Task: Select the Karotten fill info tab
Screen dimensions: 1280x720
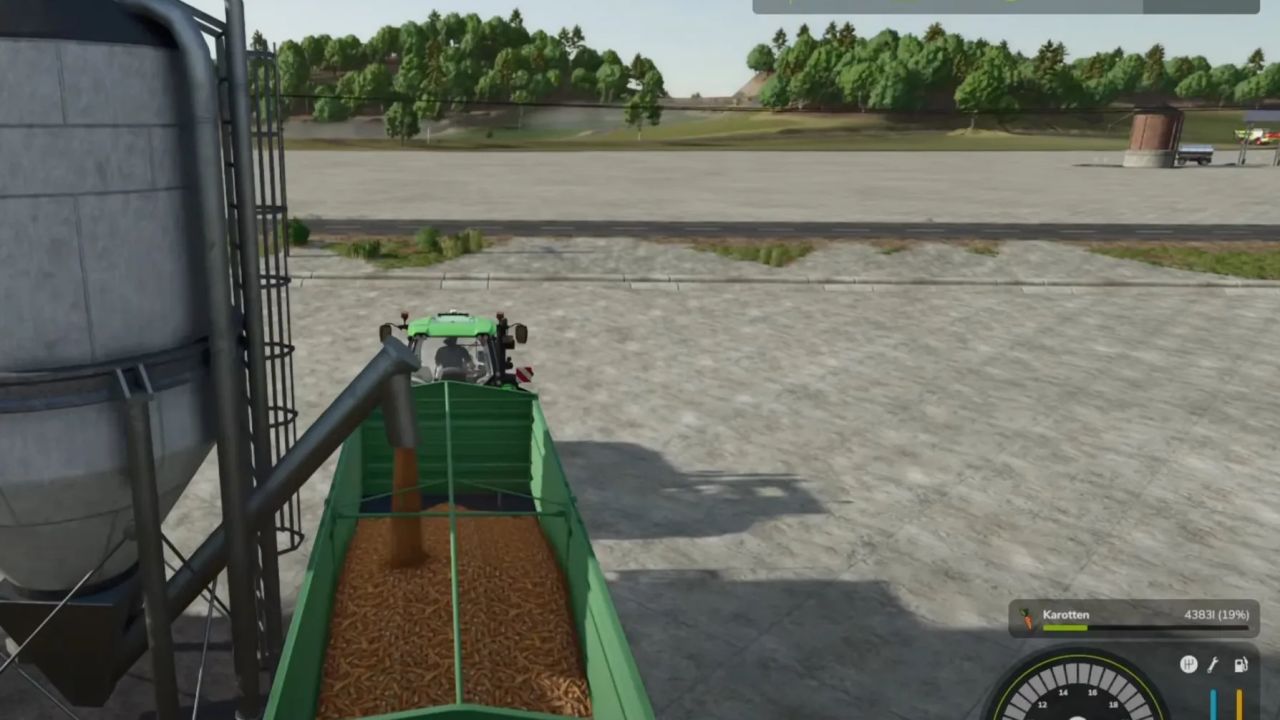Action: (1066, 615)
